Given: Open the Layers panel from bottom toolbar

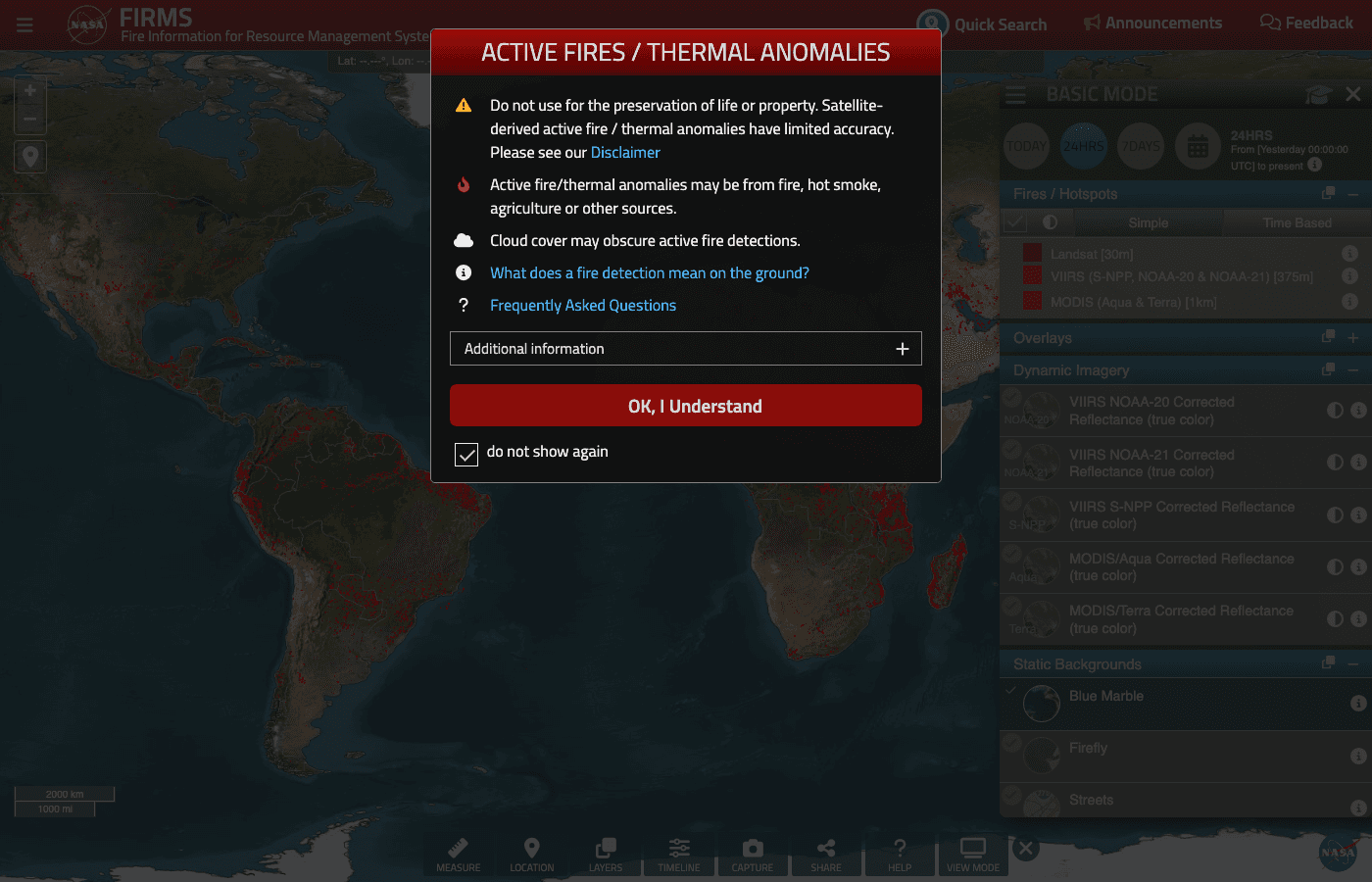Looking at the screenshot, I should 605,854.
